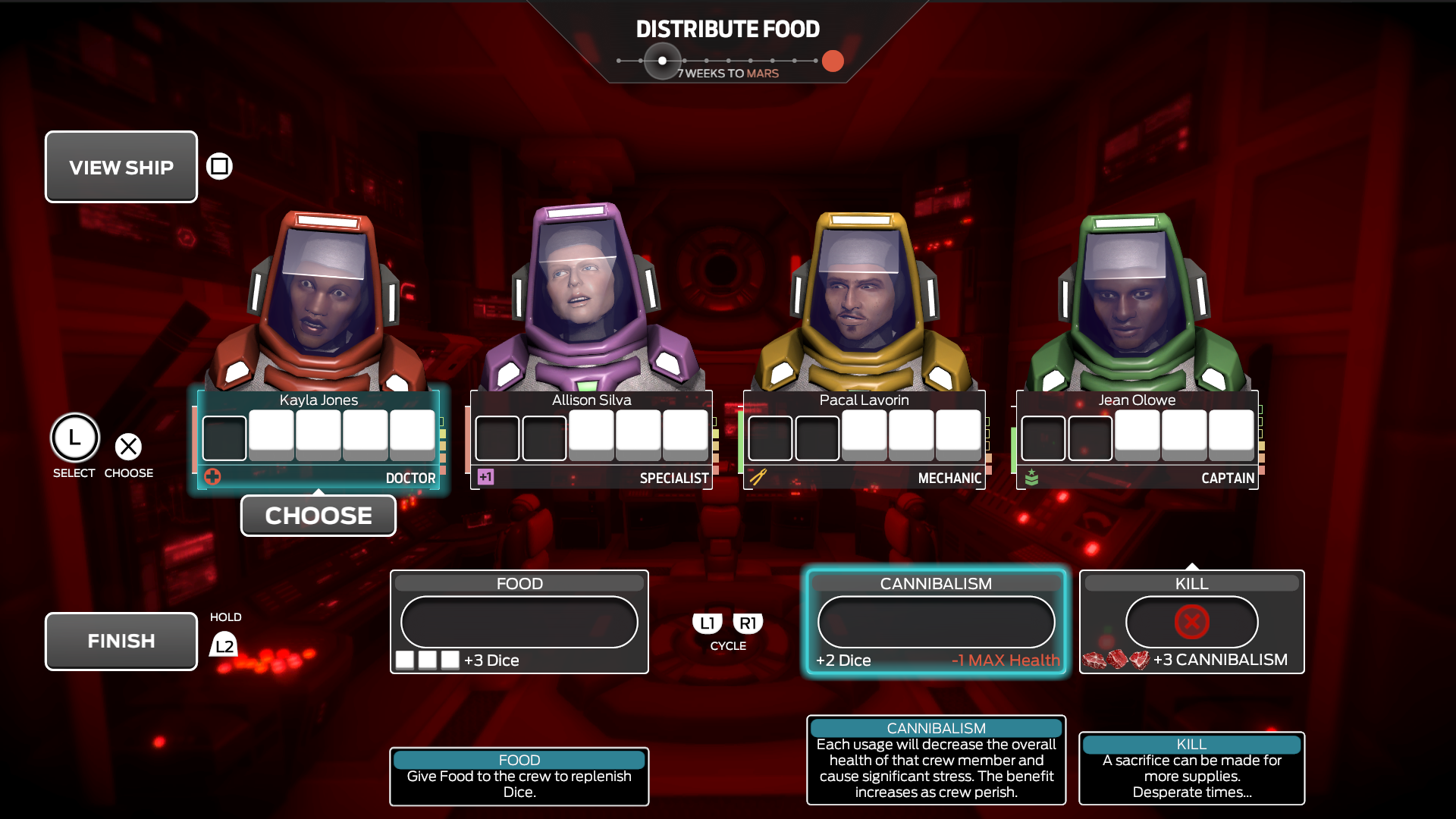Click the VIEW SHIP button
Screen dimensions: 1456x819
pos(121,166)
